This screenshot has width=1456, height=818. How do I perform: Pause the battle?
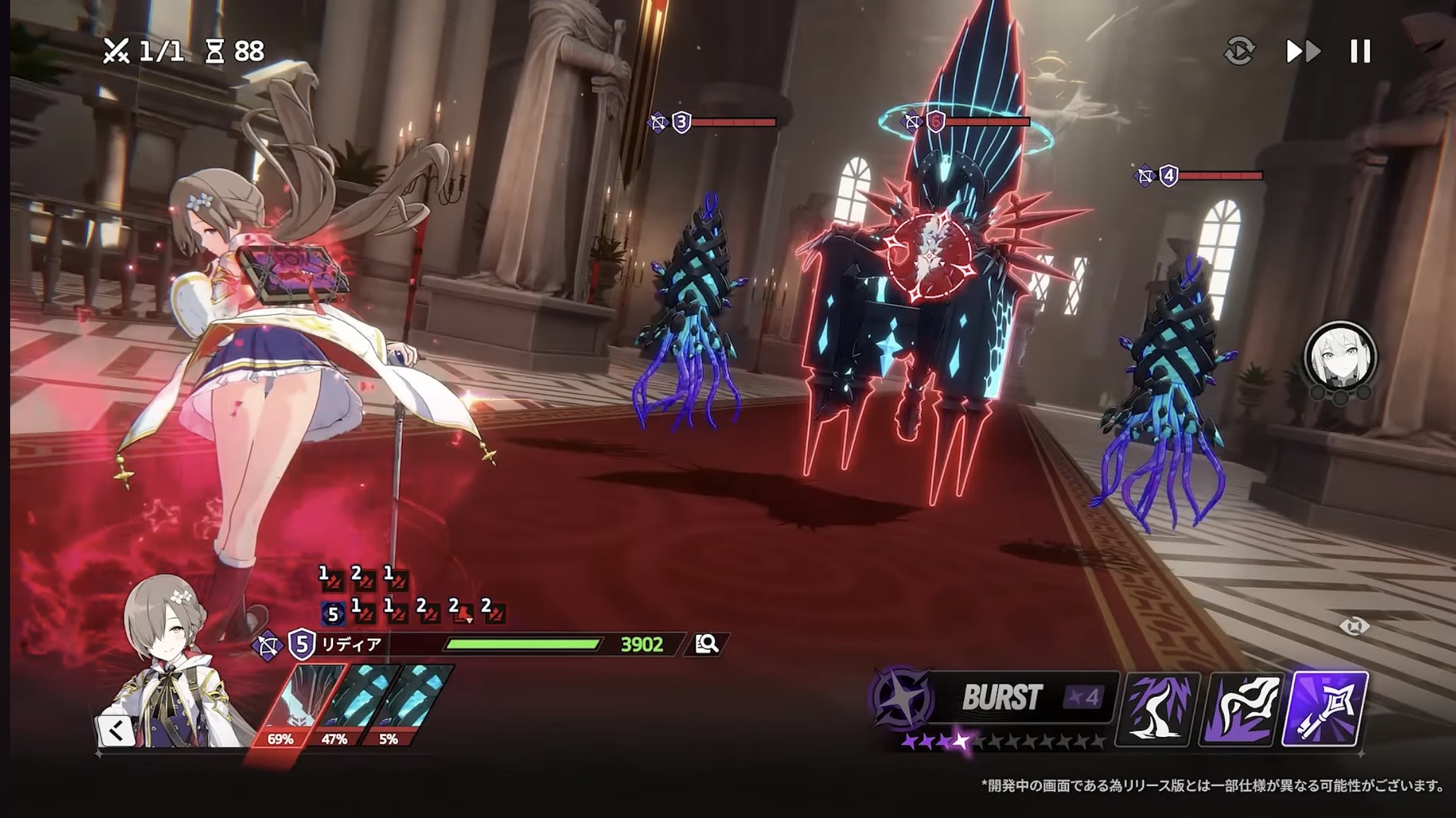click(1360, 51)
